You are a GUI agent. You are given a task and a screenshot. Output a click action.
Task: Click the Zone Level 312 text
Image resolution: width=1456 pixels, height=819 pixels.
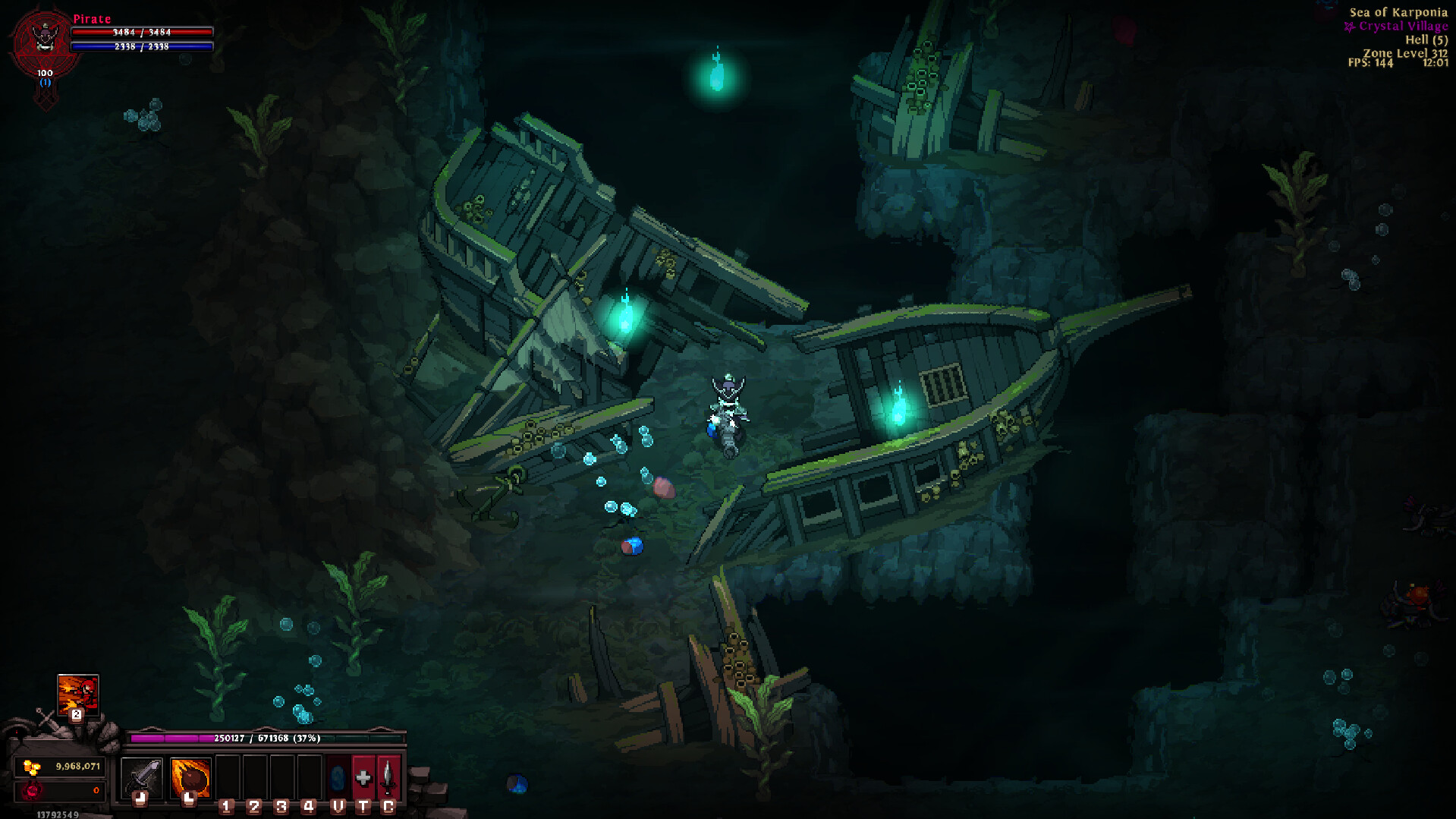(x=1405, y=53)
